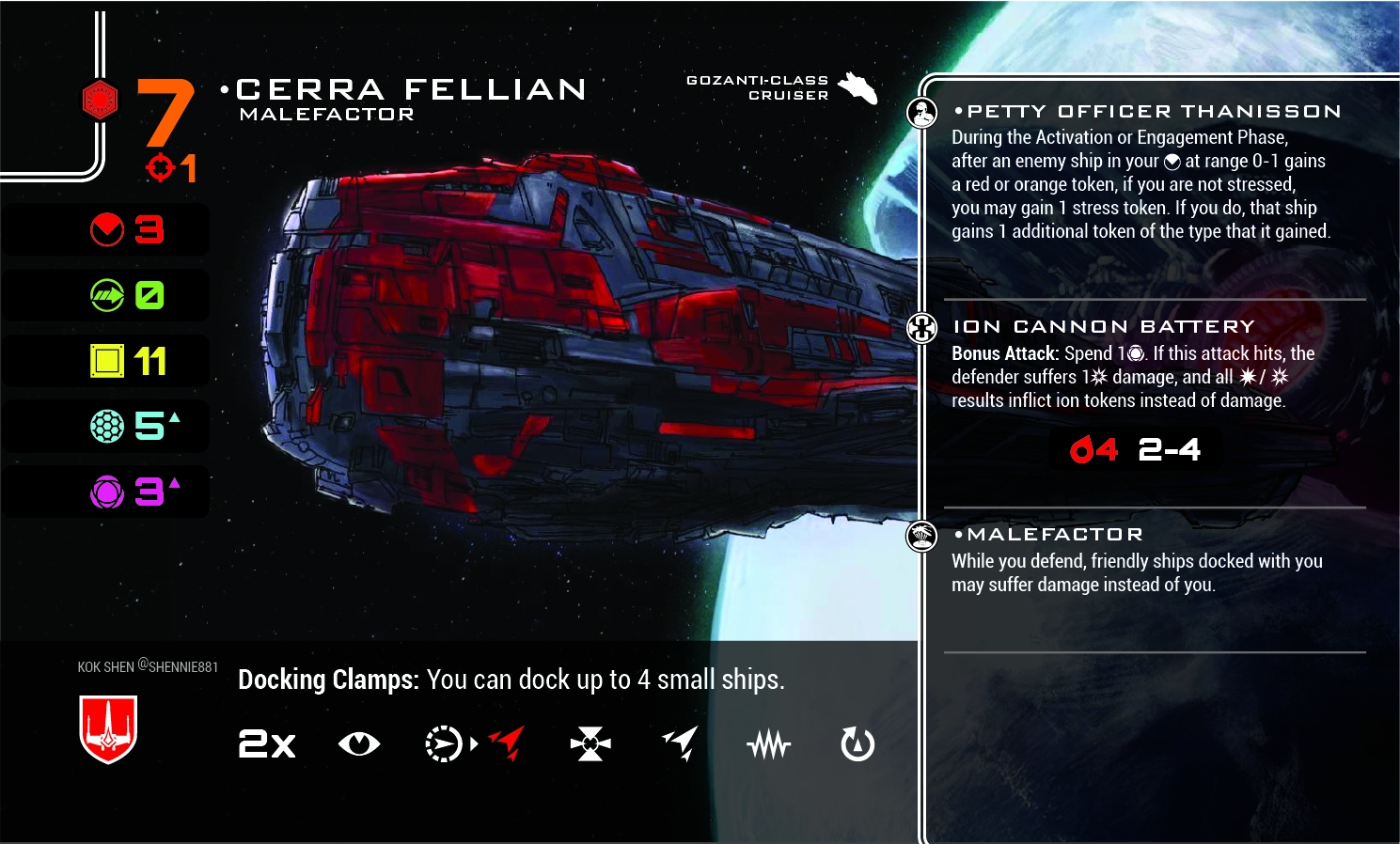The height and width of the screenshot is (844, 1400).
Task: Choose the dashed-circle Coordinate action icon
Action: point(443,744)
